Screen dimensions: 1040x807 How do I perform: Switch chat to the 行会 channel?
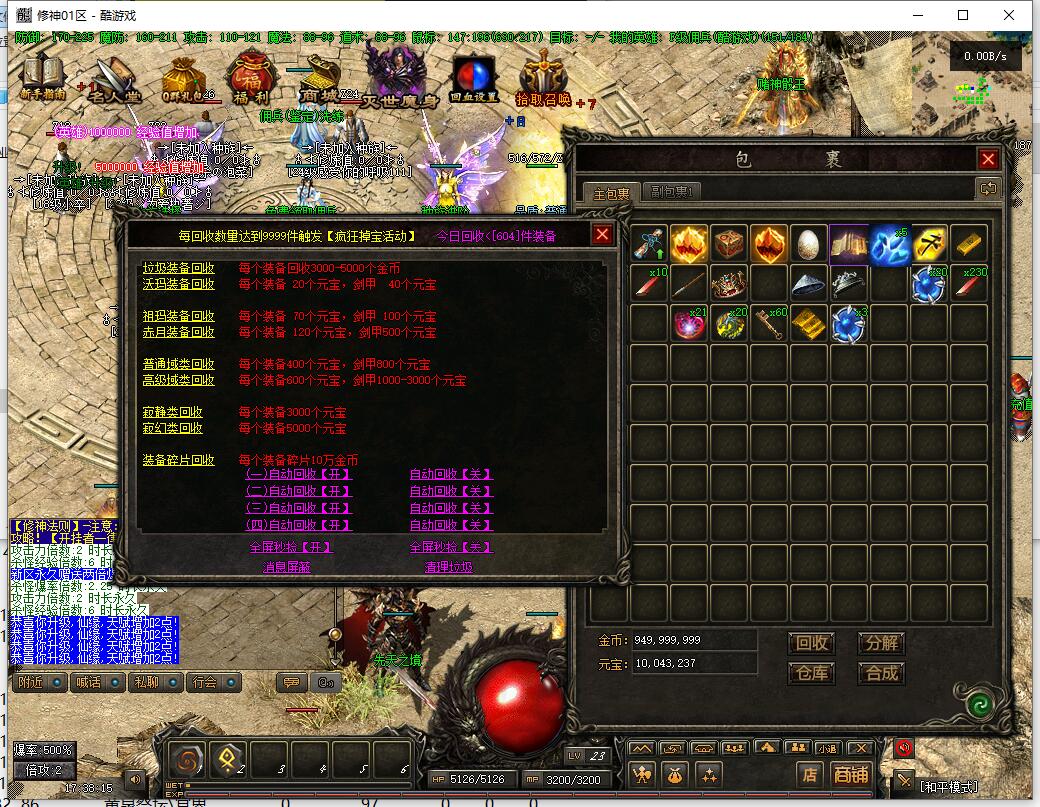(x=205, y=682)
